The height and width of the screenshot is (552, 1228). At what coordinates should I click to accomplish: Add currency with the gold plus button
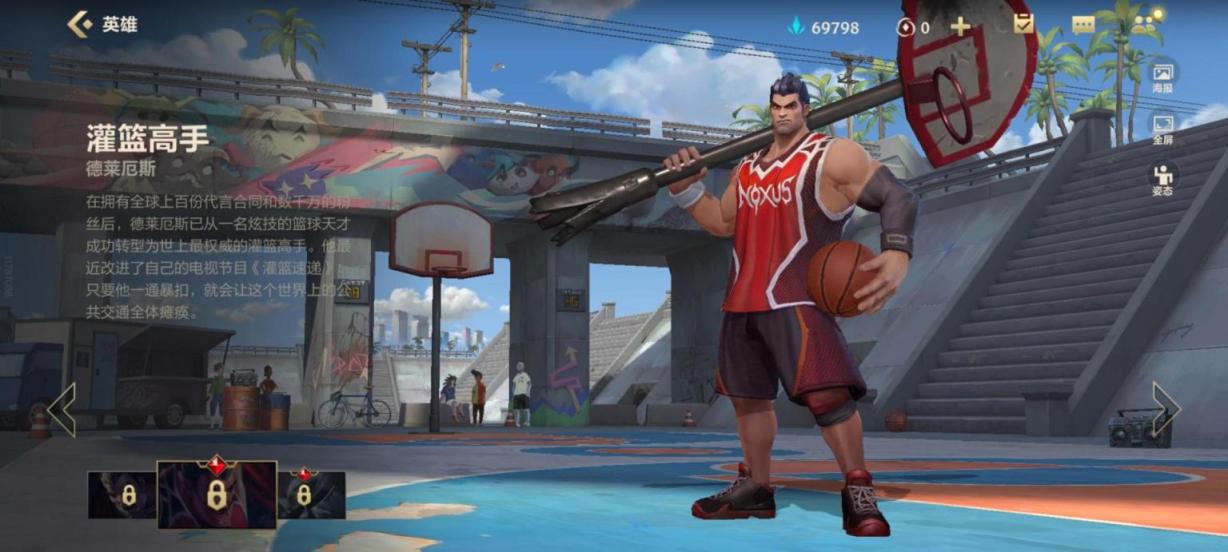[960, 27]
